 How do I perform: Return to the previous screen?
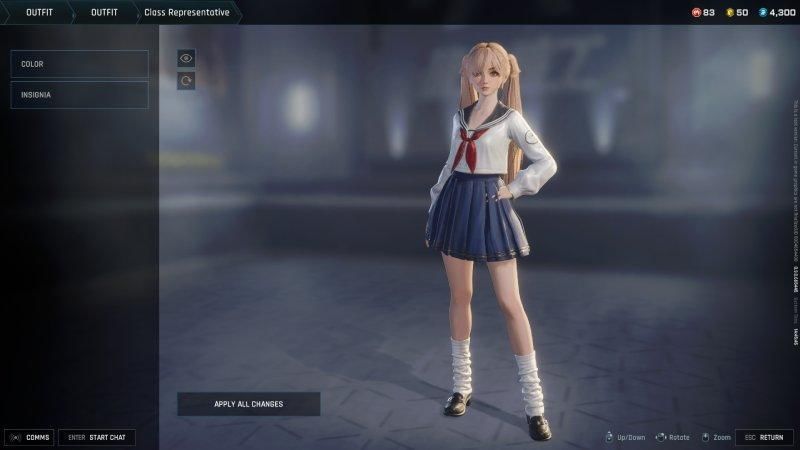(764, 437)
